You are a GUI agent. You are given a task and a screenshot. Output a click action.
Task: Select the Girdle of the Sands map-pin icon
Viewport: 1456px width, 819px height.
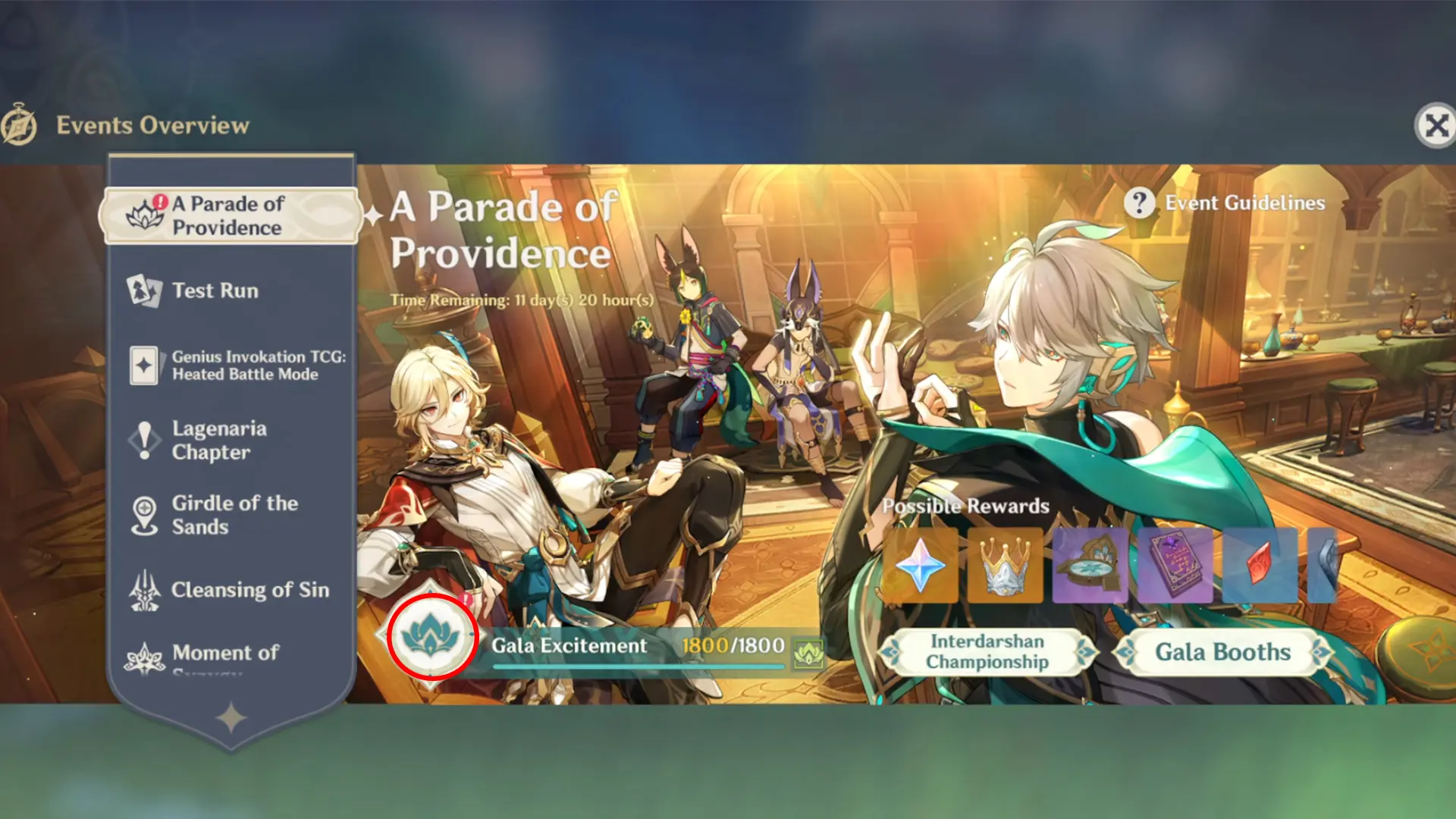tap(144, 513)
